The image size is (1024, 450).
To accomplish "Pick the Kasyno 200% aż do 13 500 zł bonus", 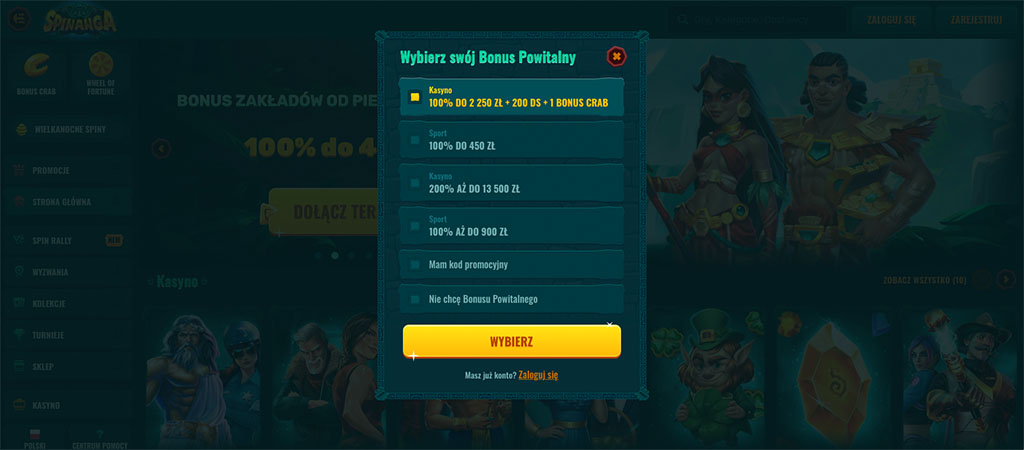I will pyautogui.click(x=511, y=182).
